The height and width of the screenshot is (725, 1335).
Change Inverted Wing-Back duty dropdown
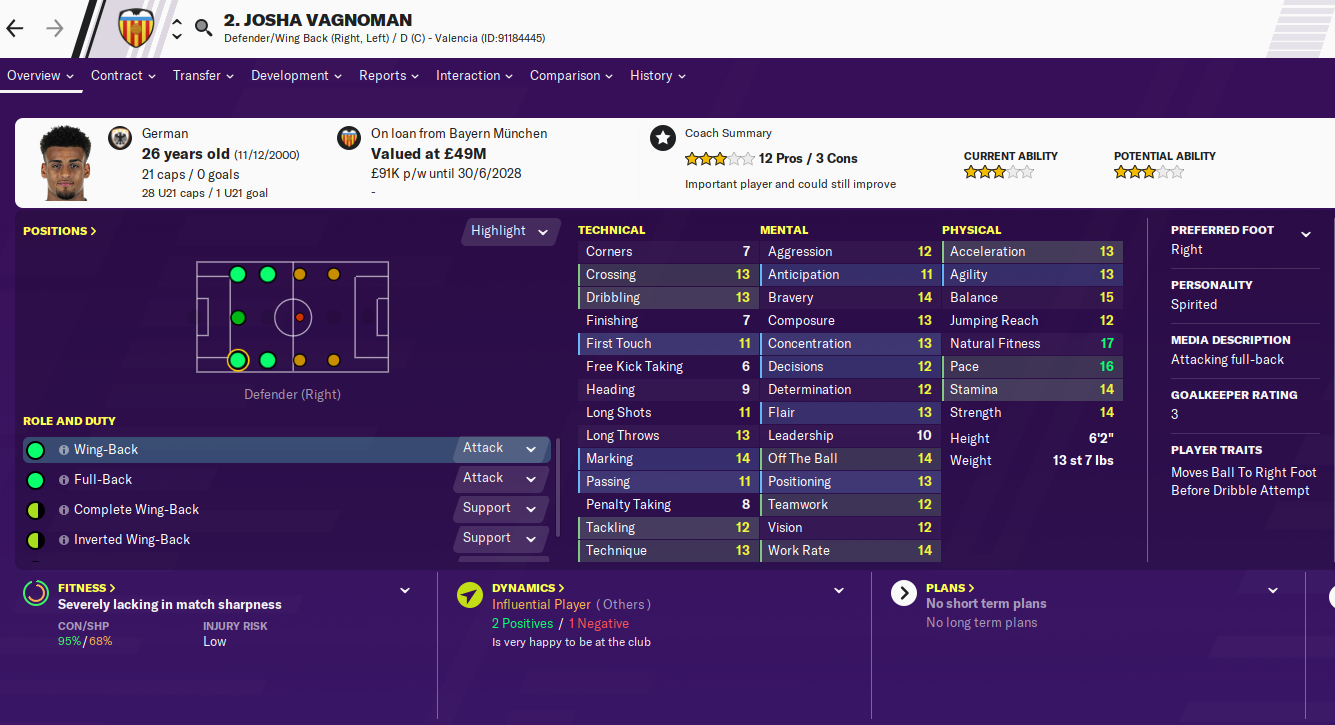tap(501, 539)
